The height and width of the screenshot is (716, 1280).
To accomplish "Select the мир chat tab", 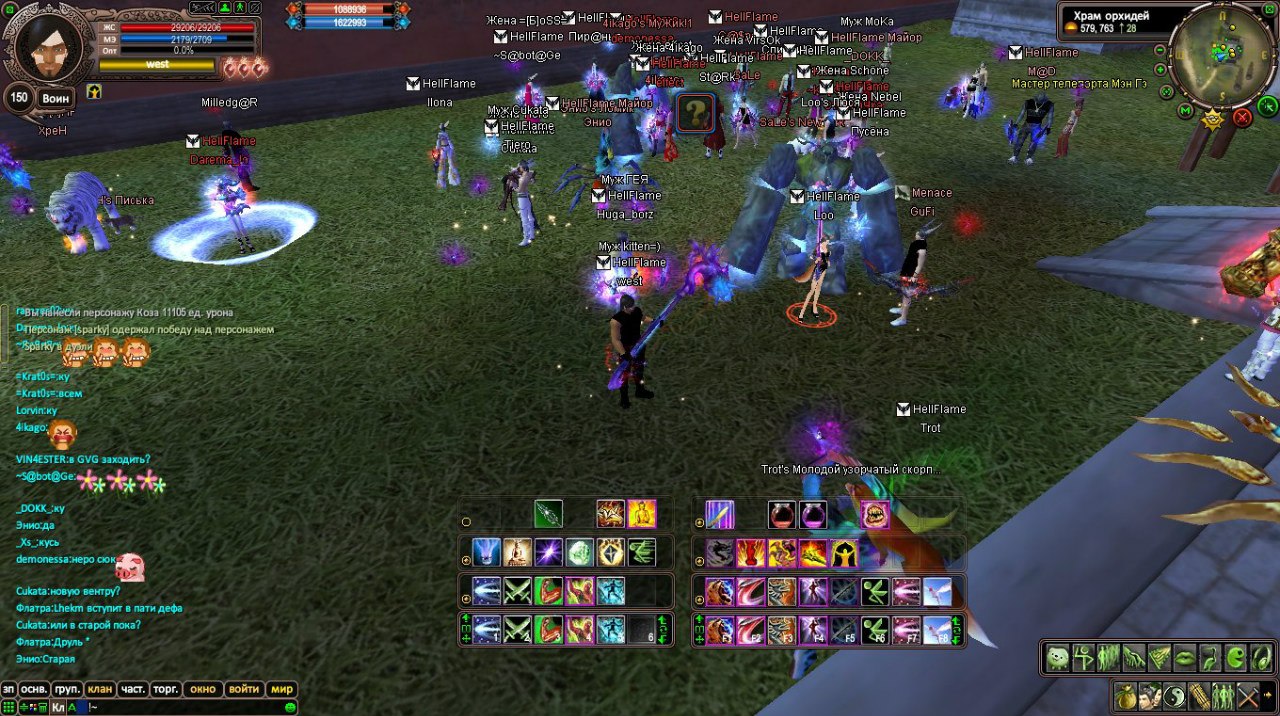I will [282, 689].
